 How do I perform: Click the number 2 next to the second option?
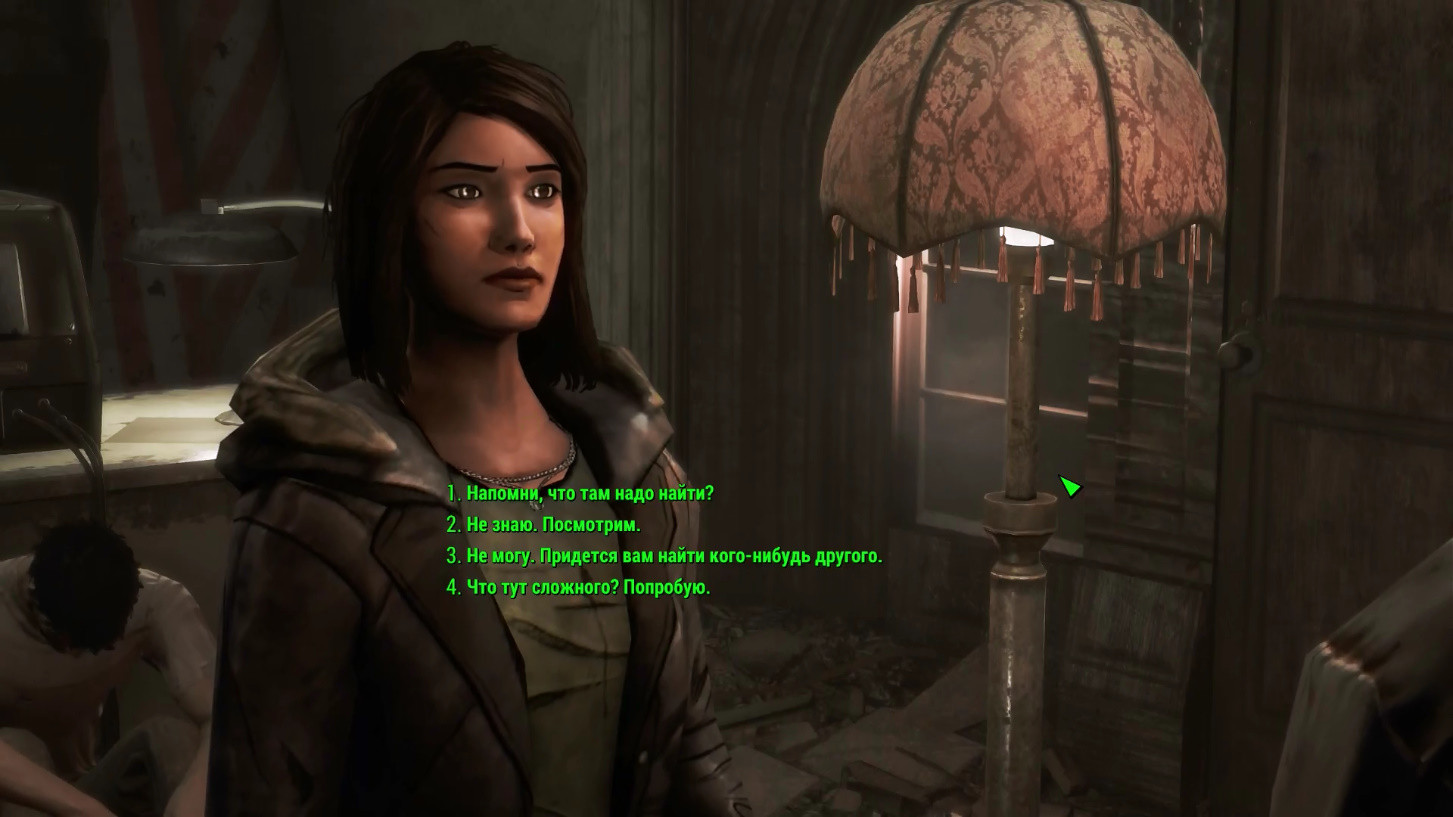pyautogui.click(x=455, y=523)
